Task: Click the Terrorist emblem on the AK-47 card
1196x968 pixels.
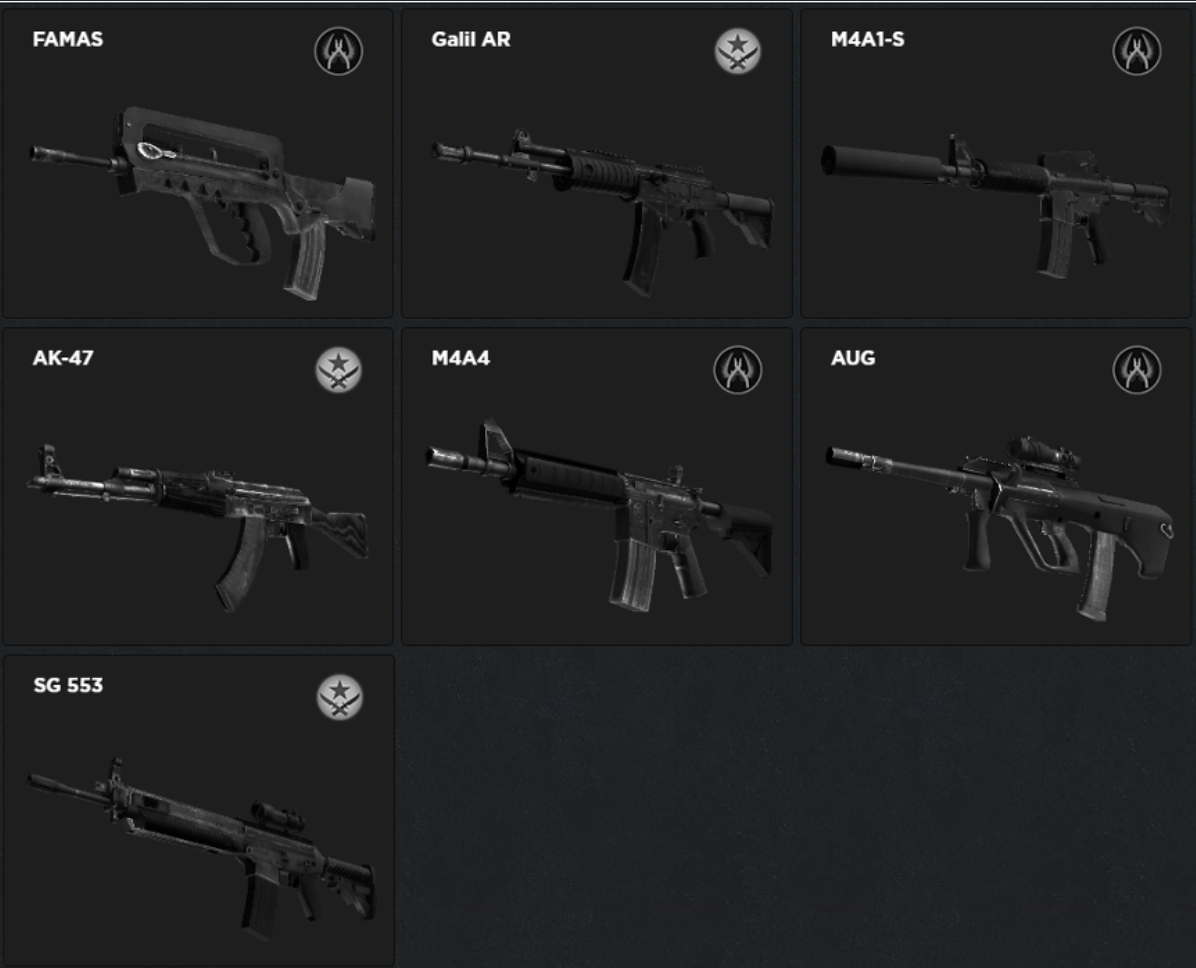Action: click(x=339, y=370)
